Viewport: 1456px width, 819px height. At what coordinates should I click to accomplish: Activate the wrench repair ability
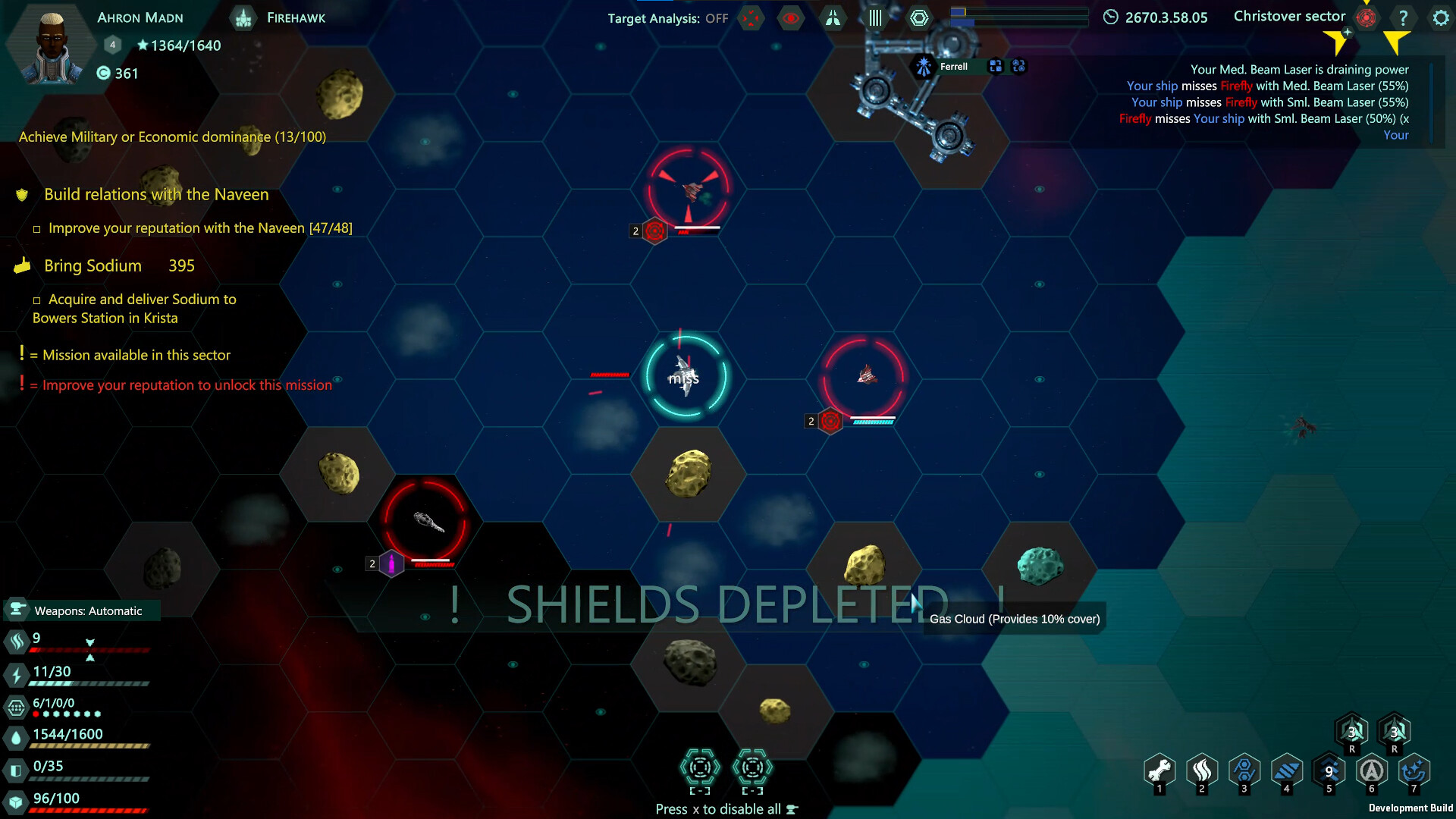click(x=1159, y=771)
